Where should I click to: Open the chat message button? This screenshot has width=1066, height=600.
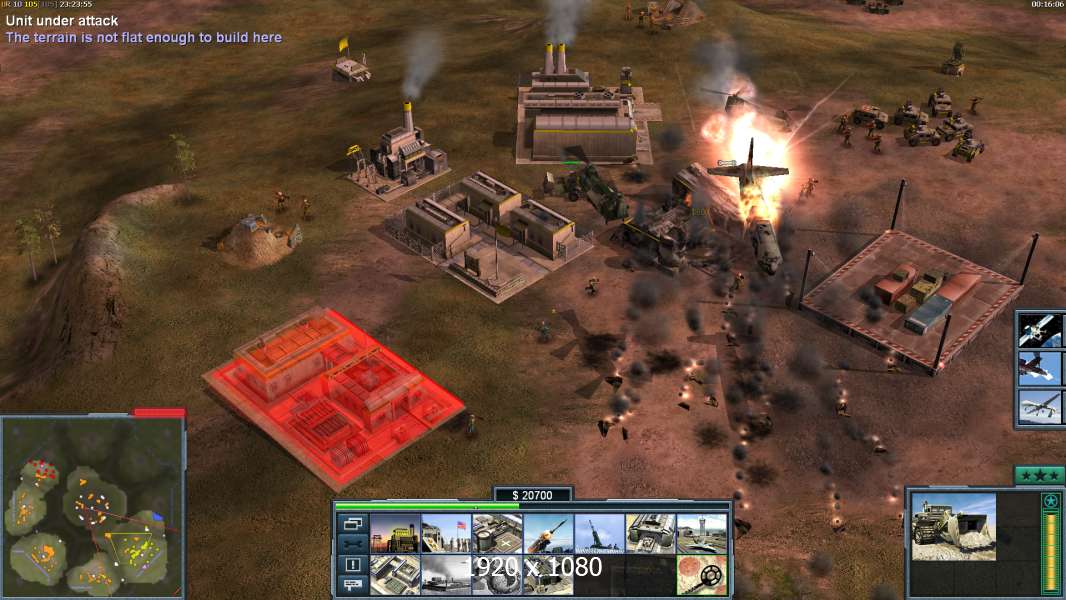click(x=353, y=585)
